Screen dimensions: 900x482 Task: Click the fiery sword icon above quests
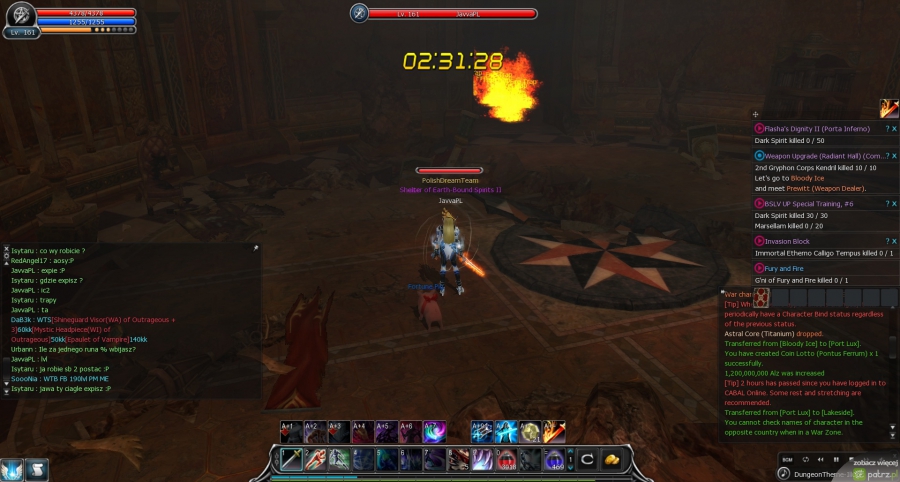coord(889,108)
